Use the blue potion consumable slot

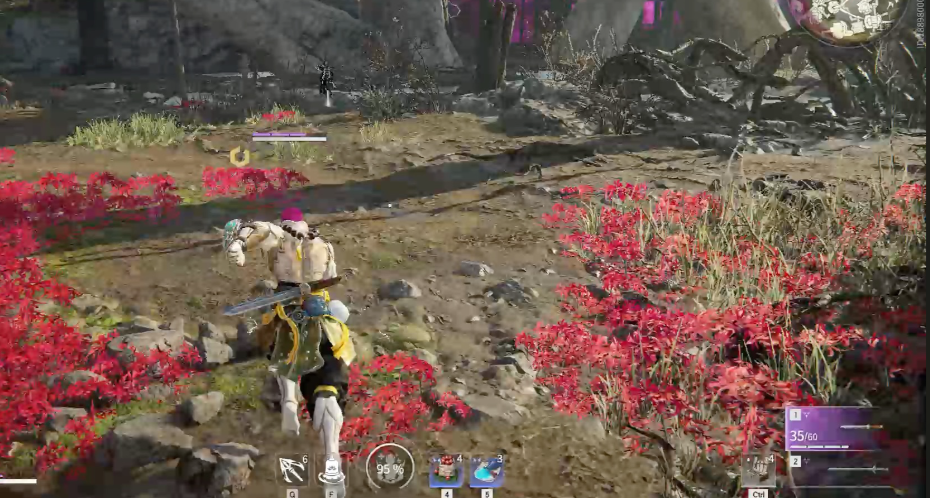click(x=486, y=470)
